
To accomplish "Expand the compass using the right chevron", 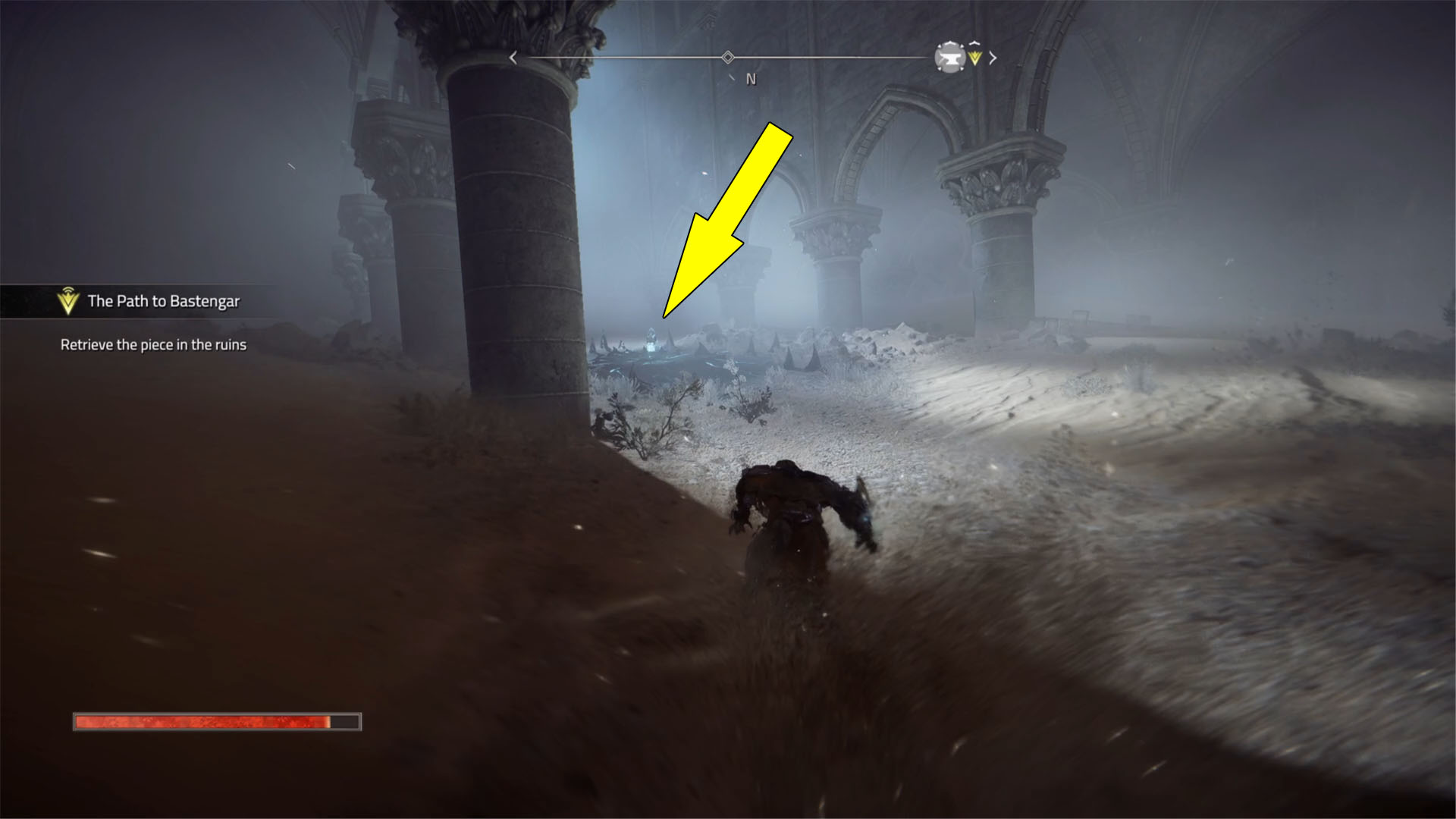I will click(x=993, y=57).
